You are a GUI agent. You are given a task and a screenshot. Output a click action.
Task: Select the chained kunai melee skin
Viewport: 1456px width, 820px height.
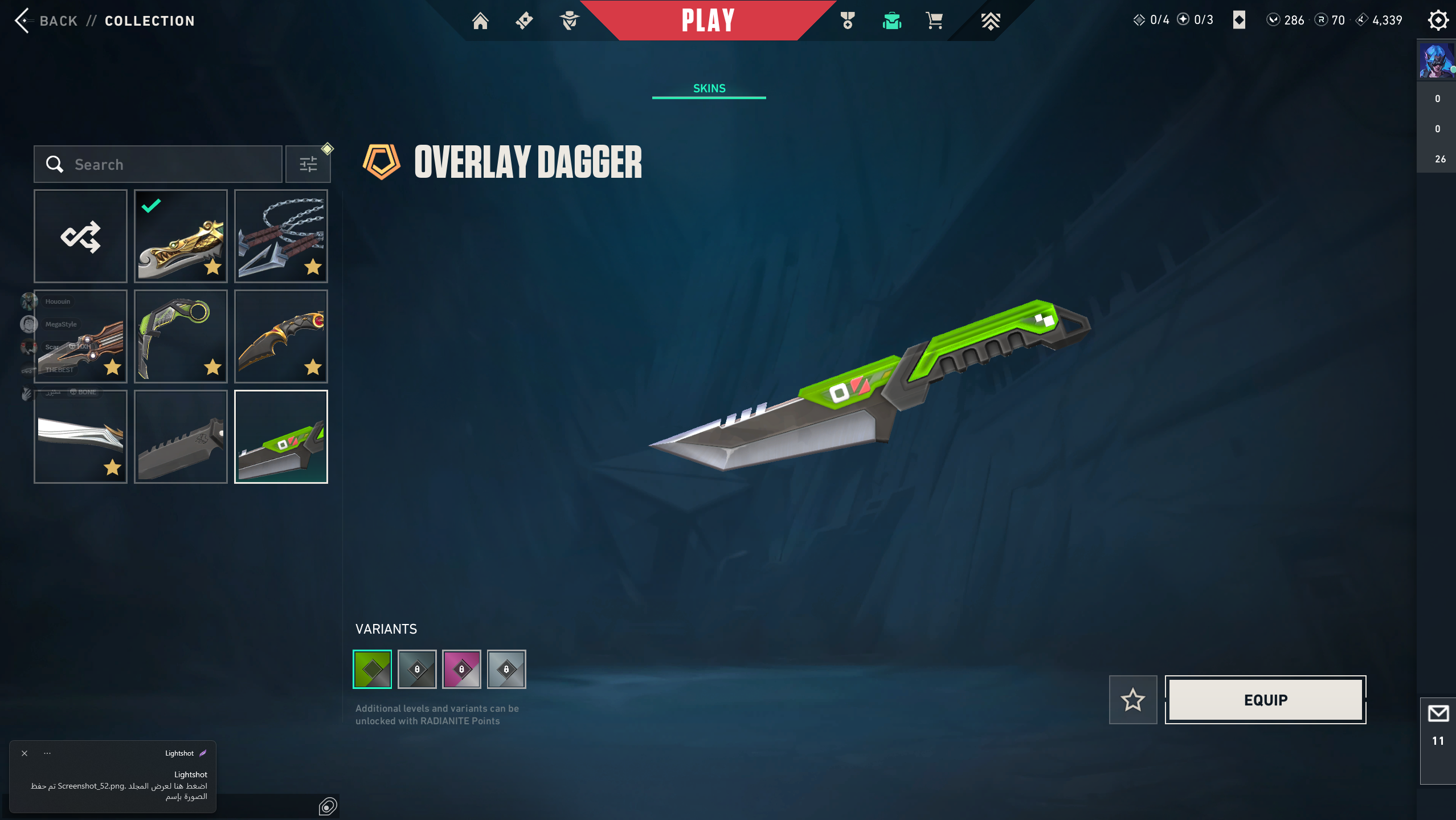(281, 236)
